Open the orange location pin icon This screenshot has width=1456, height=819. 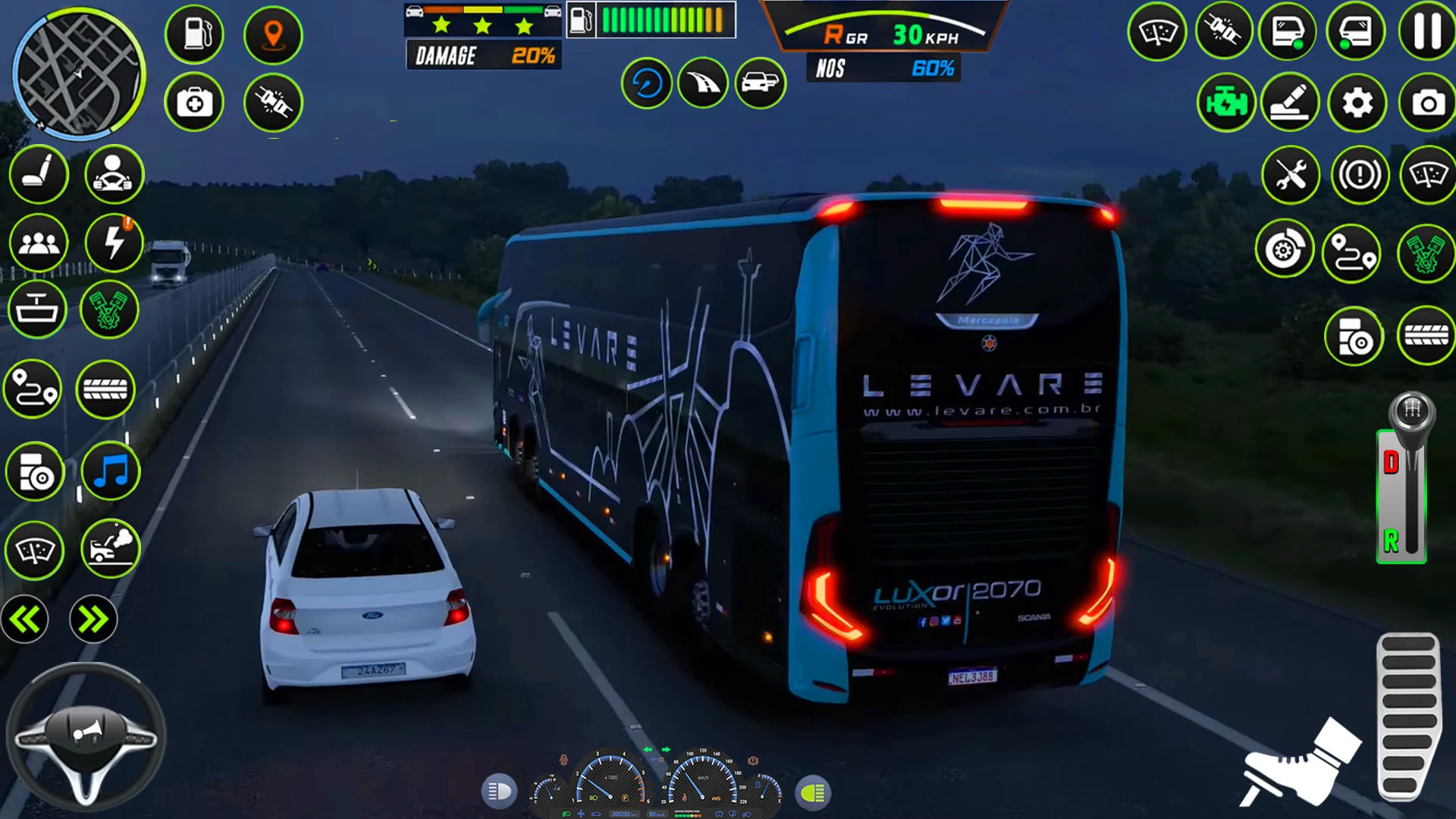[273, 34]
